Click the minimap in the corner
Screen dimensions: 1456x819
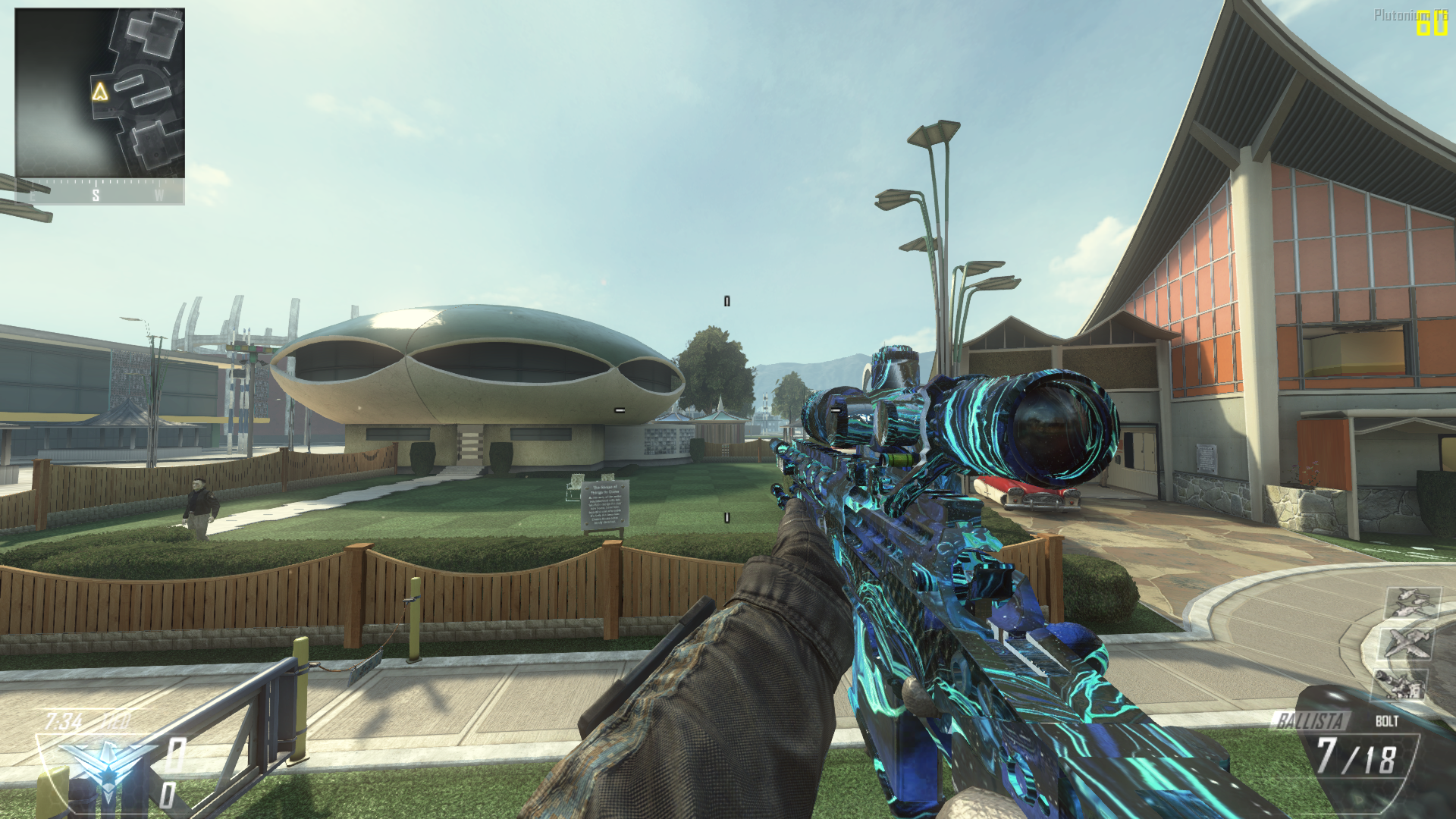[x=99, y=93]
